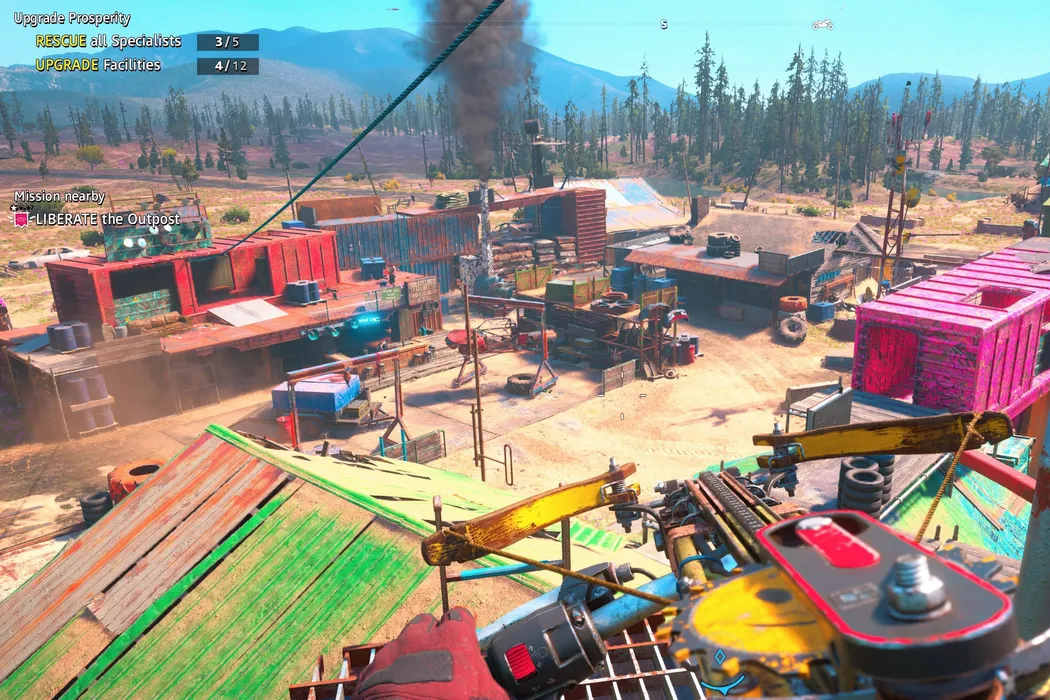The width and height of the screenshot is (1050, 700).
Task: Click the S heading on the compass
Action: pos(663,24)
